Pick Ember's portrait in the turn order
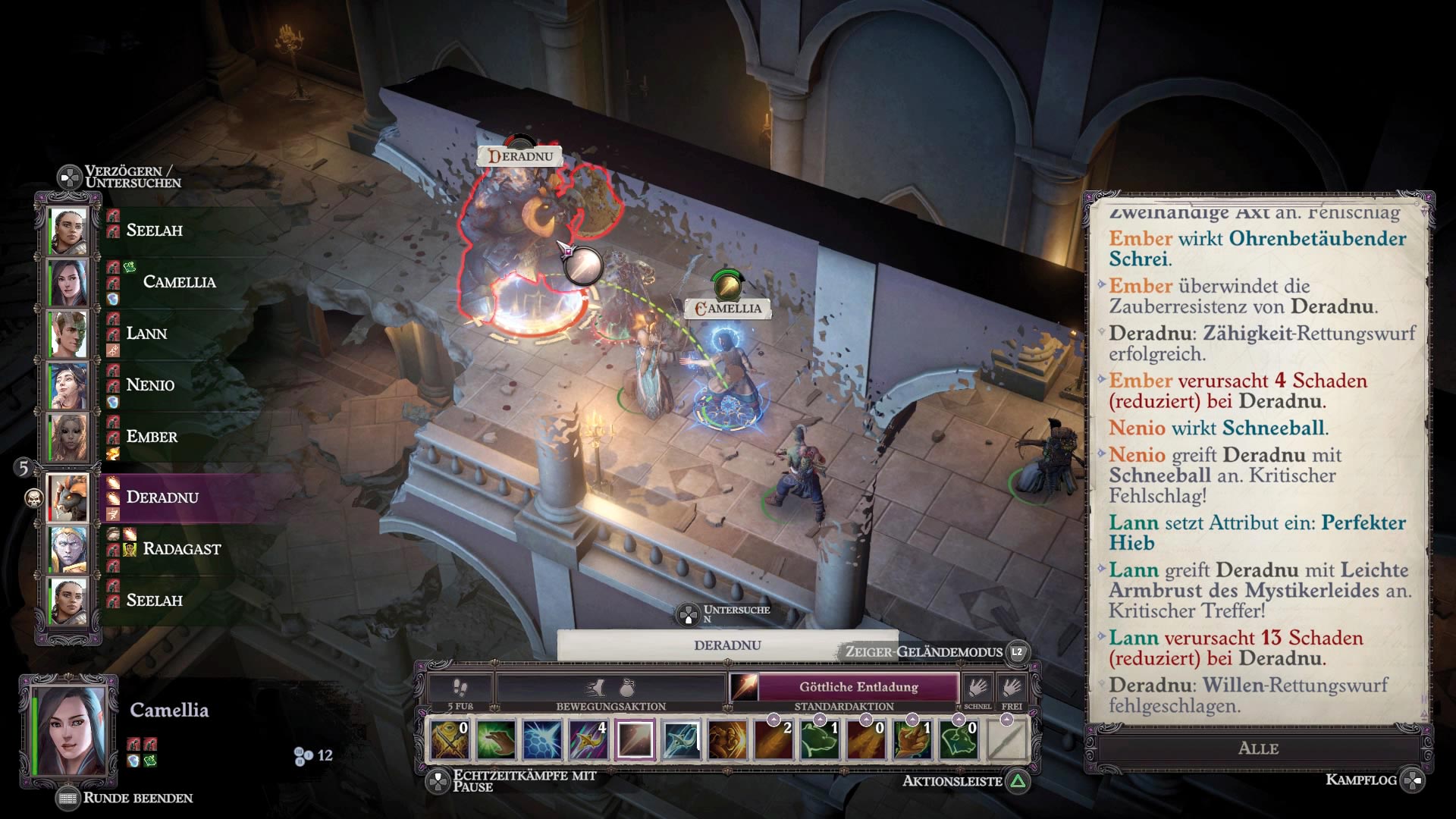The image size is (1456, 819). (x=69, y=437)
